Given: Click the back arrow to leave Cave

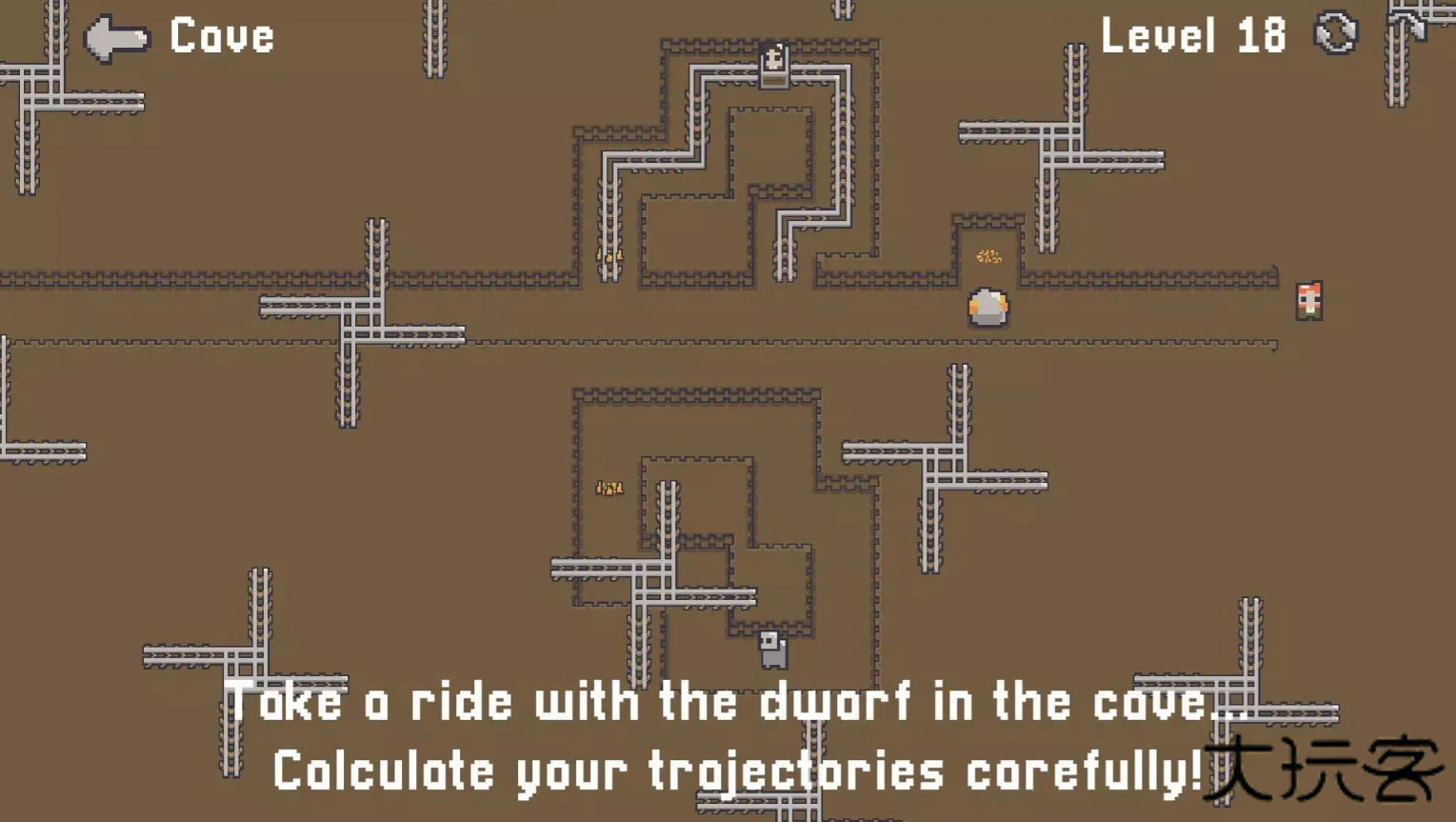Looking at the screenshot, I should point(116,38).
